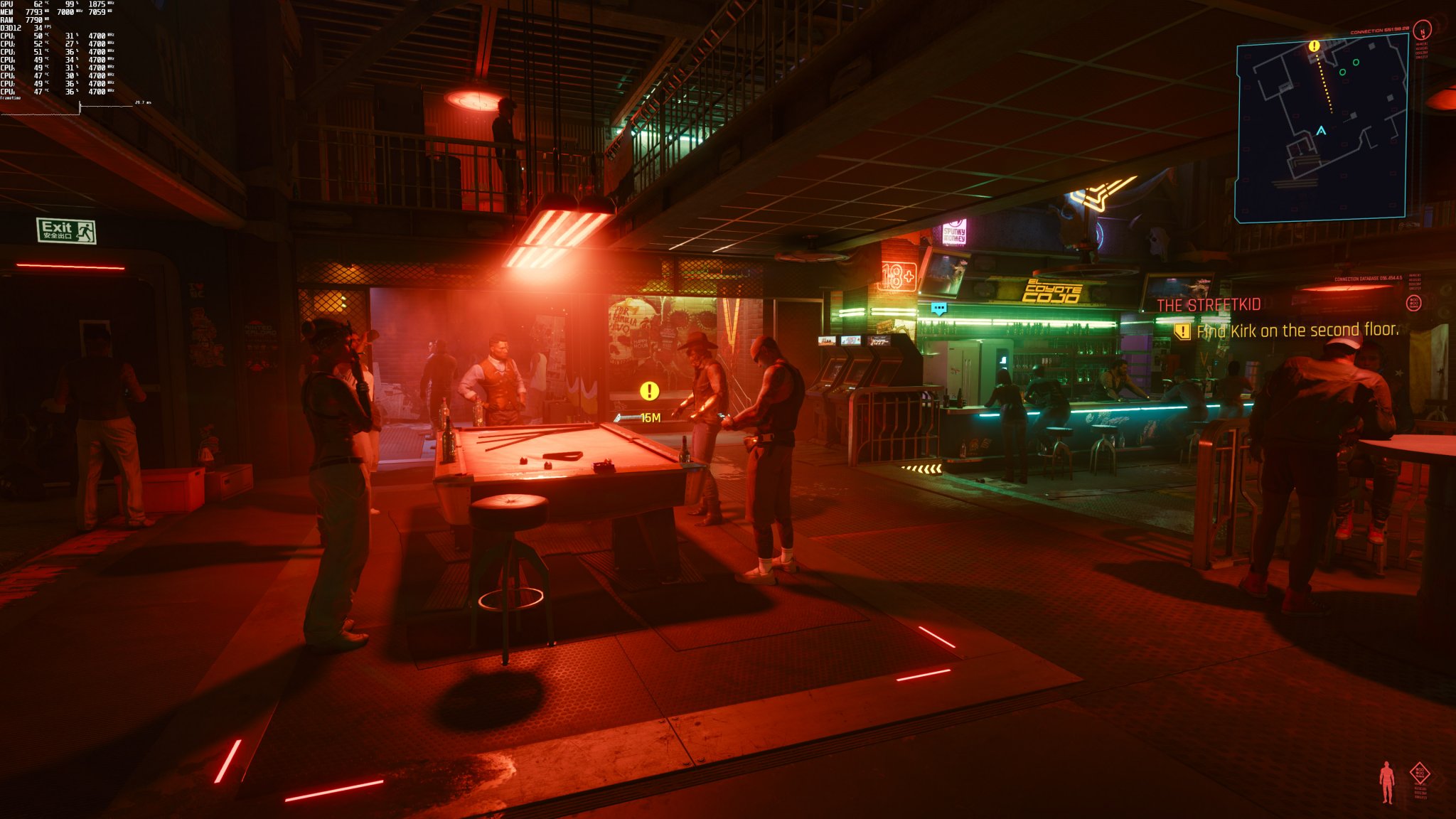Click the red N compass indicator near the minimap
Screen dimensions: 1456x819
pyautogui.click(x=1423, y=32)
